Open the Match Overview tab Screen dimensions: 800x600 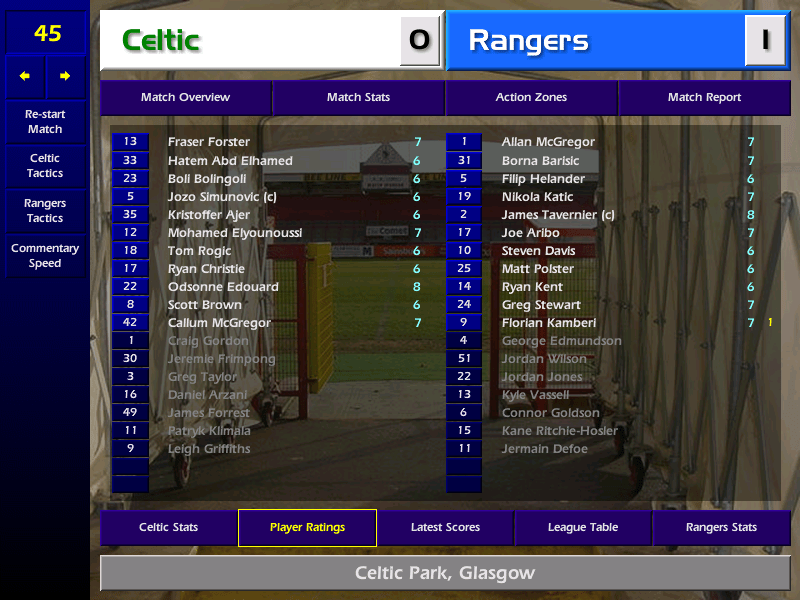coord(185,98)
